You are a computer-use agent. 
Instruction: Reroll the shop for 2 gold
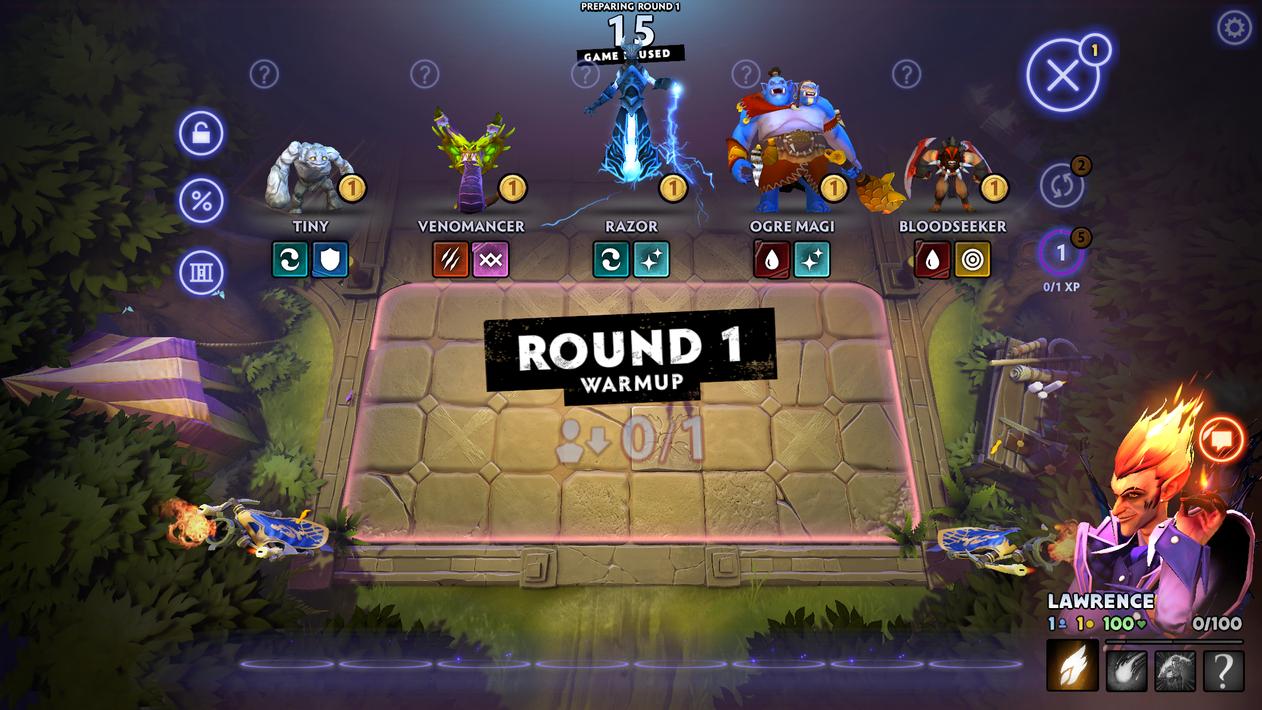click(x=1062, y=185)
